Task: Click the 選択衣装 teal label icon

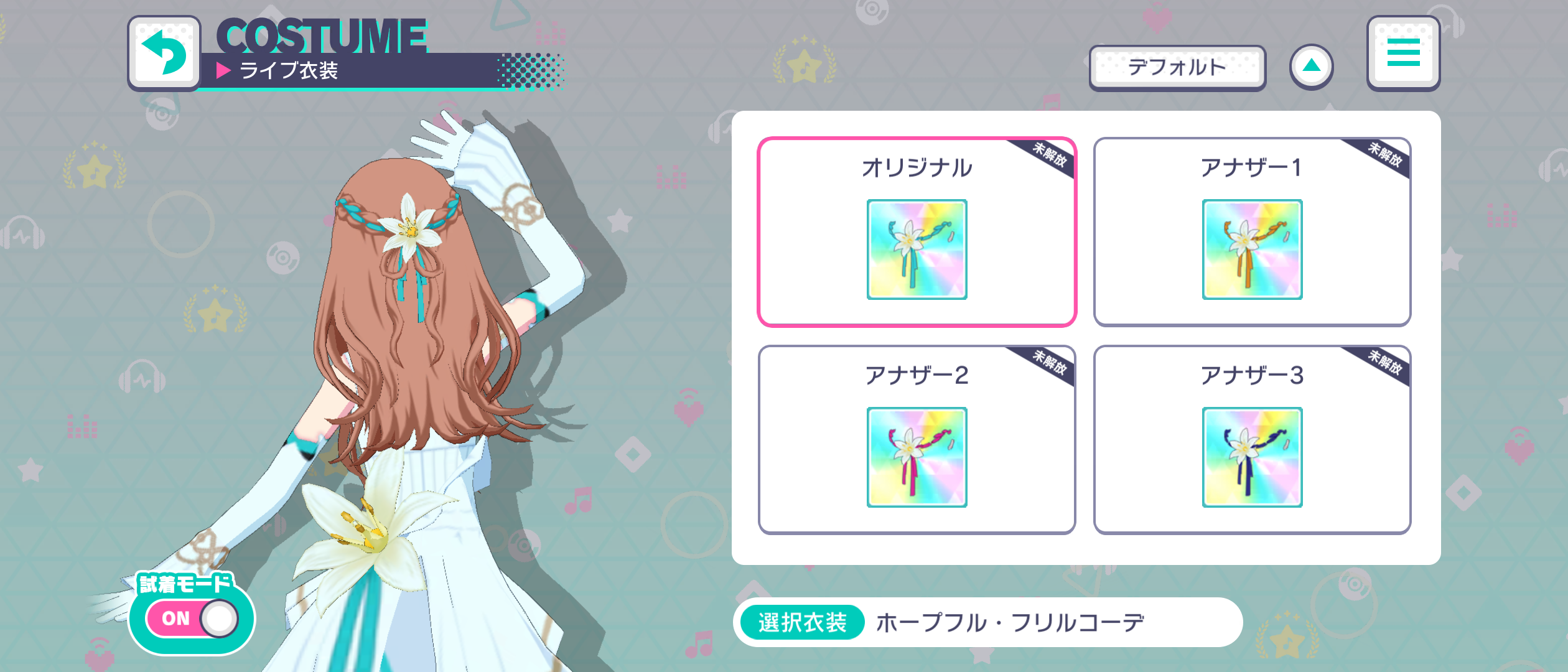Action: [x=802, y=620]
